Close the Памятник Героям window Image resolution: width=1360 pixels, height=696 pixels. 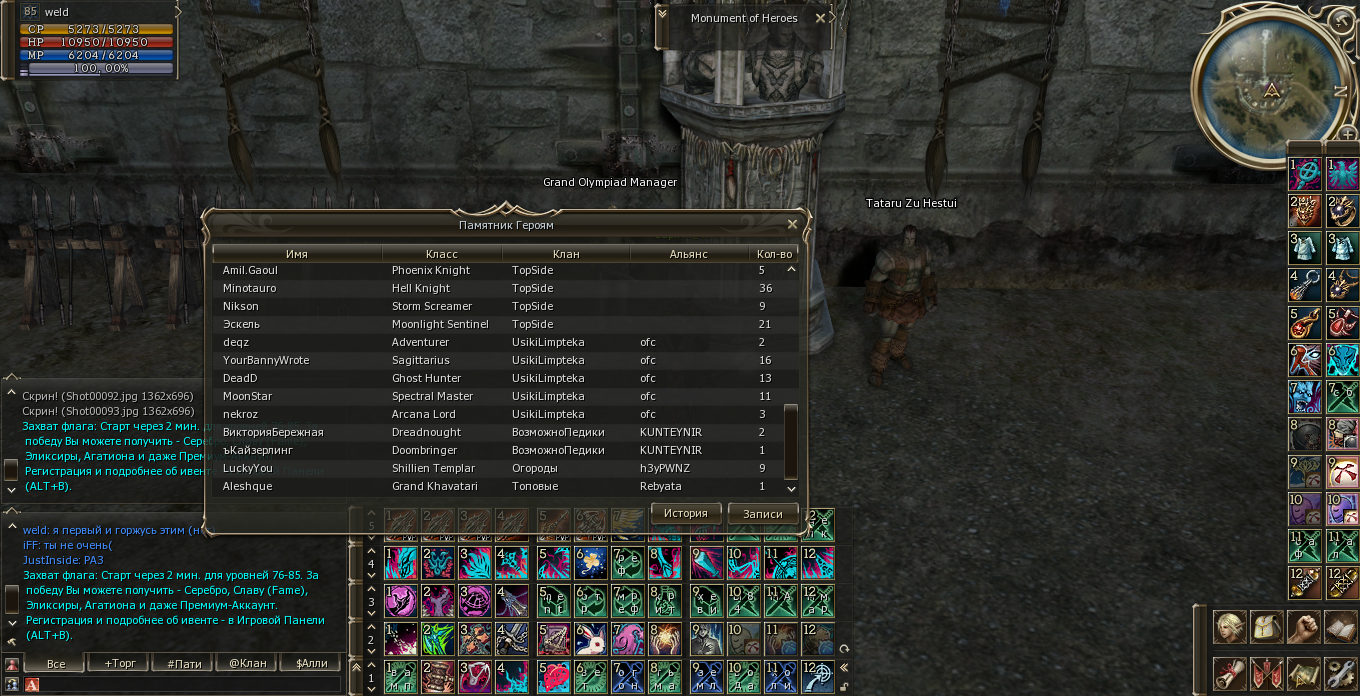[x=792, y=225]
